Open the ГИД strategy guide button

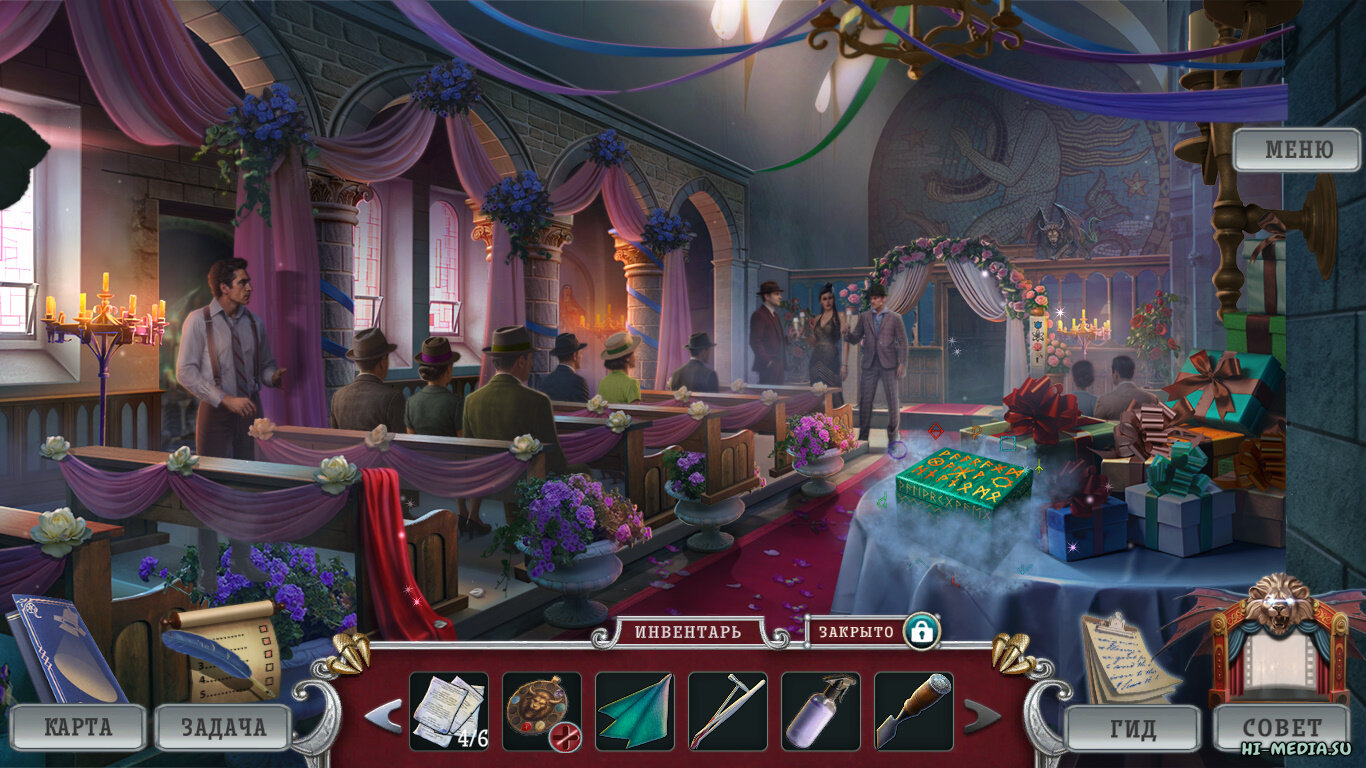click(1132, 728)
